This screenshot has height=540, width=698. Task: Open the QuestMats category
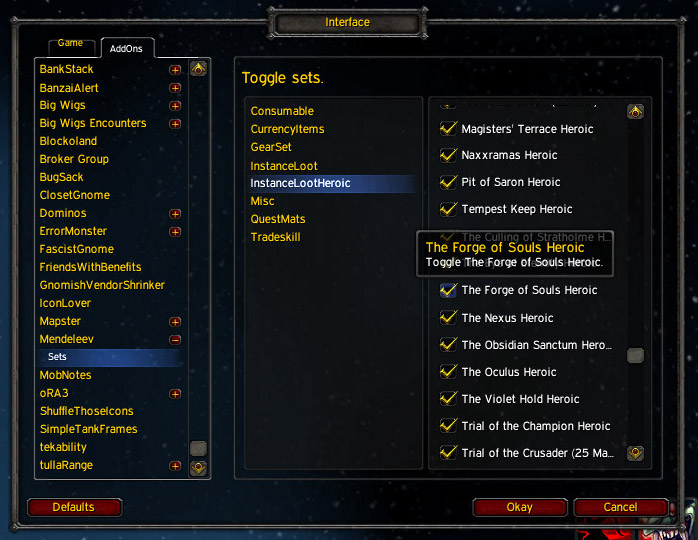pyautogui.click(x=278, y=219)
